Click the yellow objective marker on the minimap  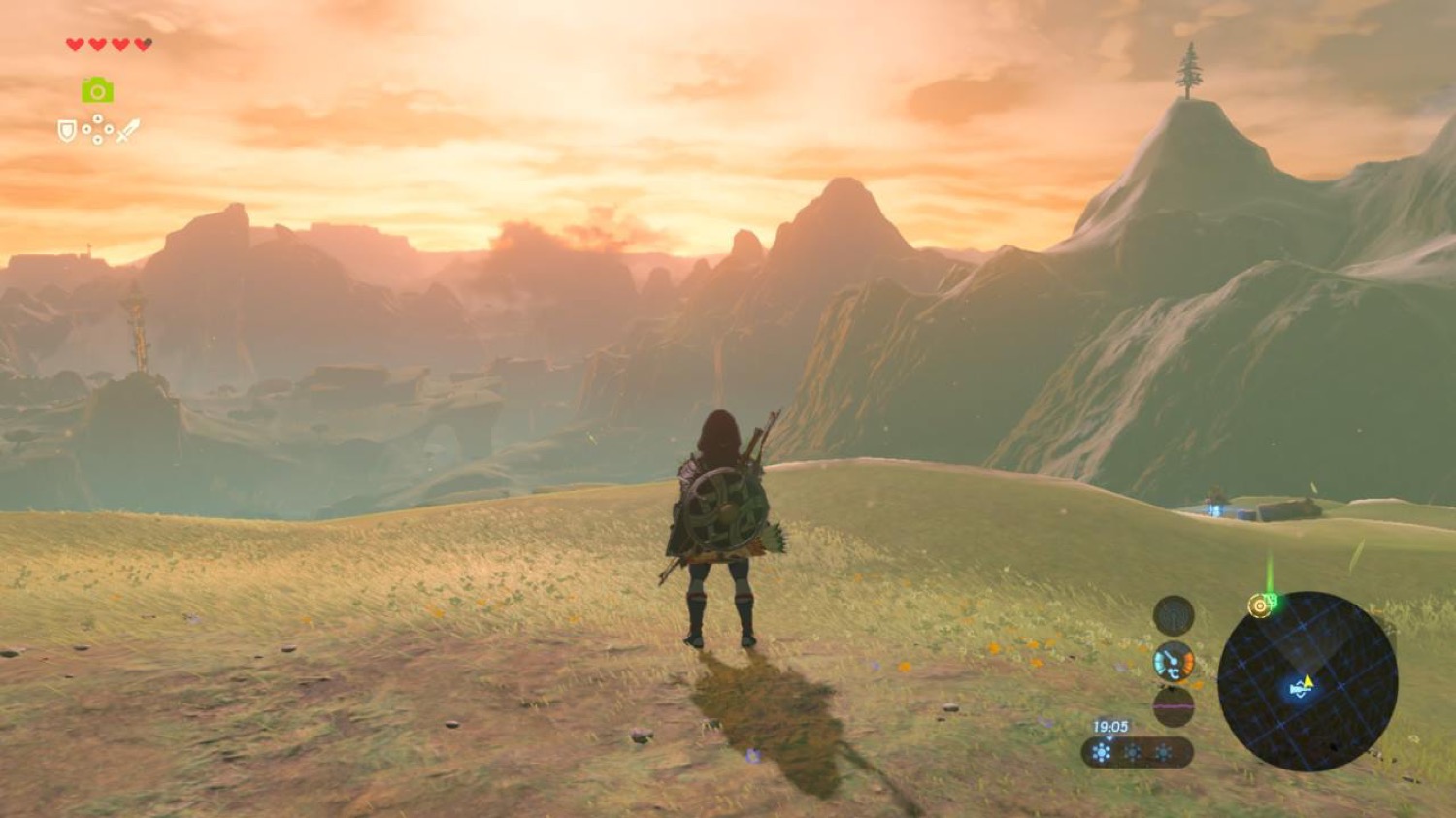1260,605
